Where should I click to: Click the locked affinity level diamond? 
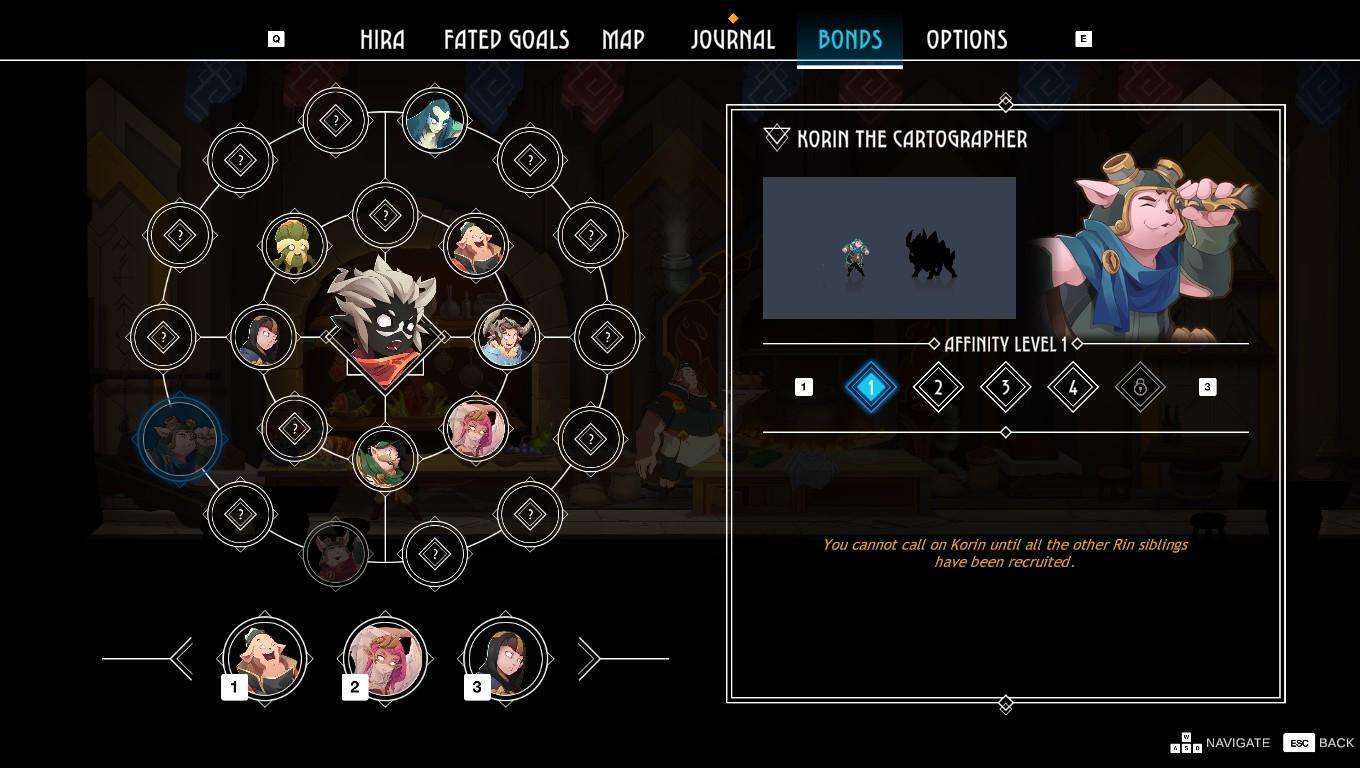[x=1140, y=387]
